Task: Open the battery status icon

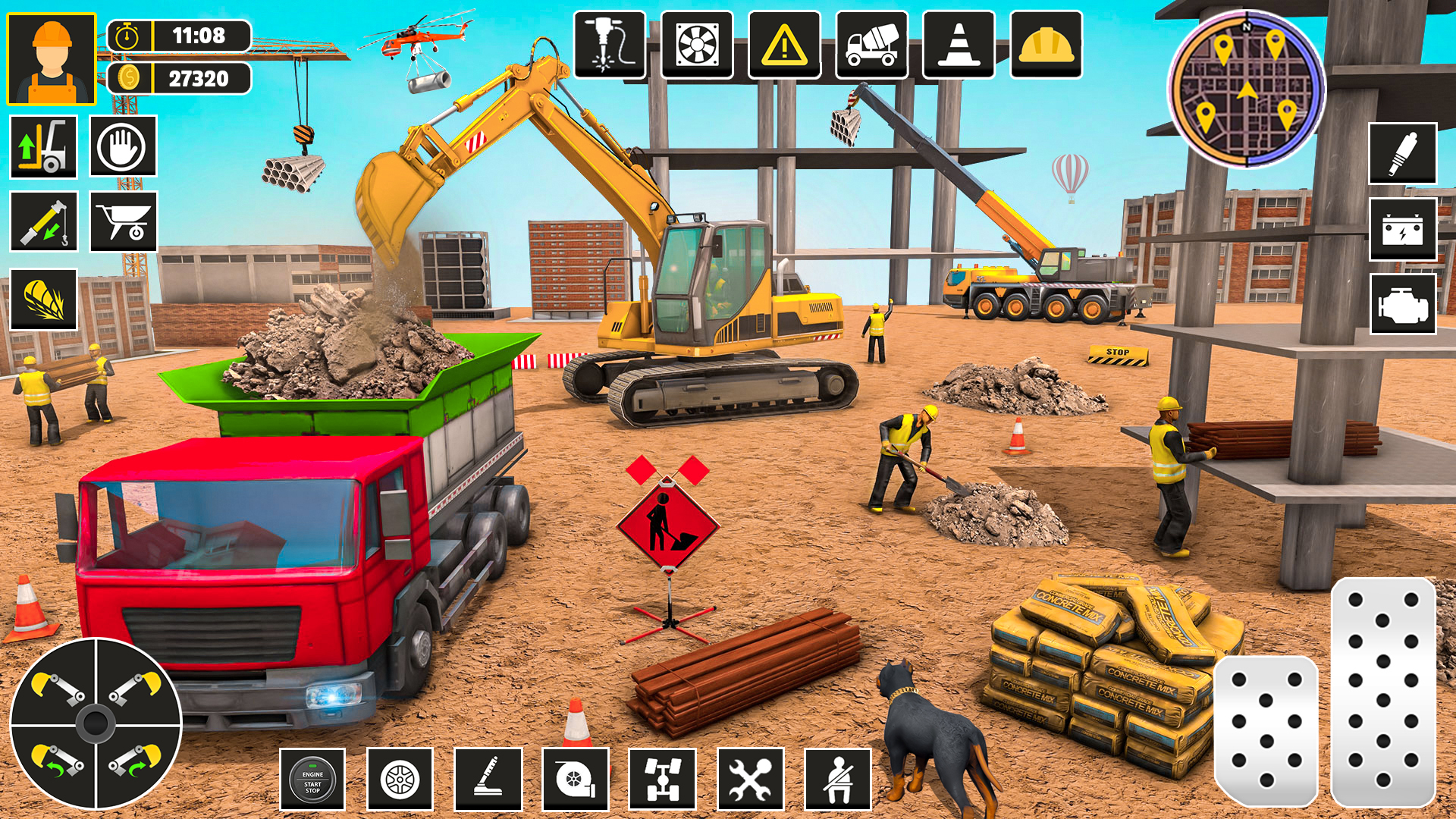Action: point(1402,230)
